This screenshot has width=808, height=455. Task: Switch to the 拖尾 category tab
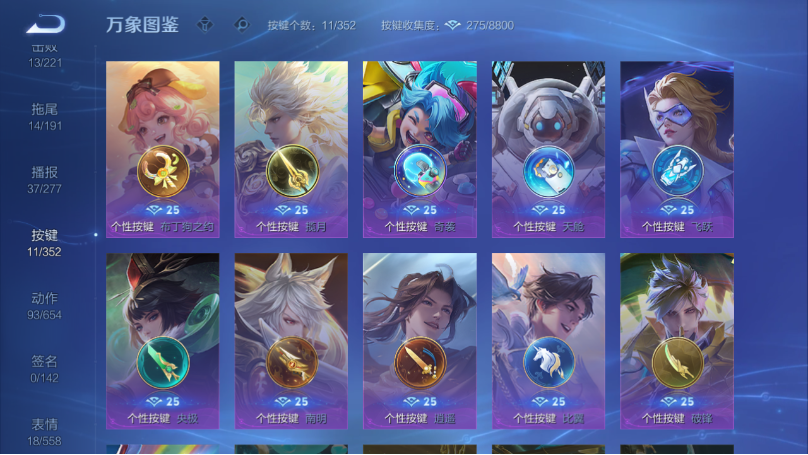coord(45,116)
